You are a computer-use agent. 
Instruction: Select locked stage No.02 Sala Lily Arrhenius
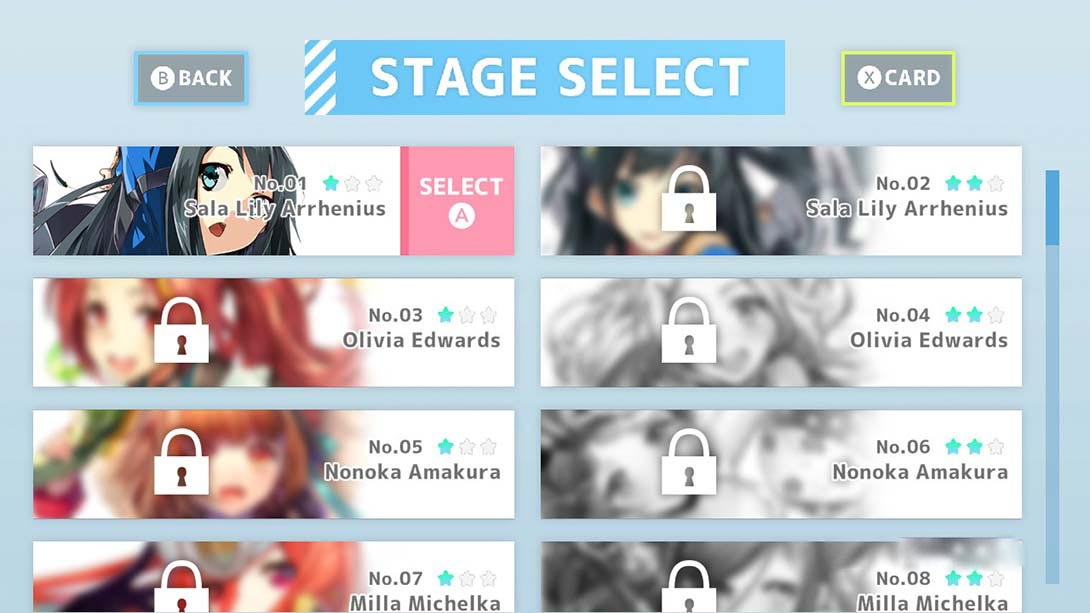[781, 201]
